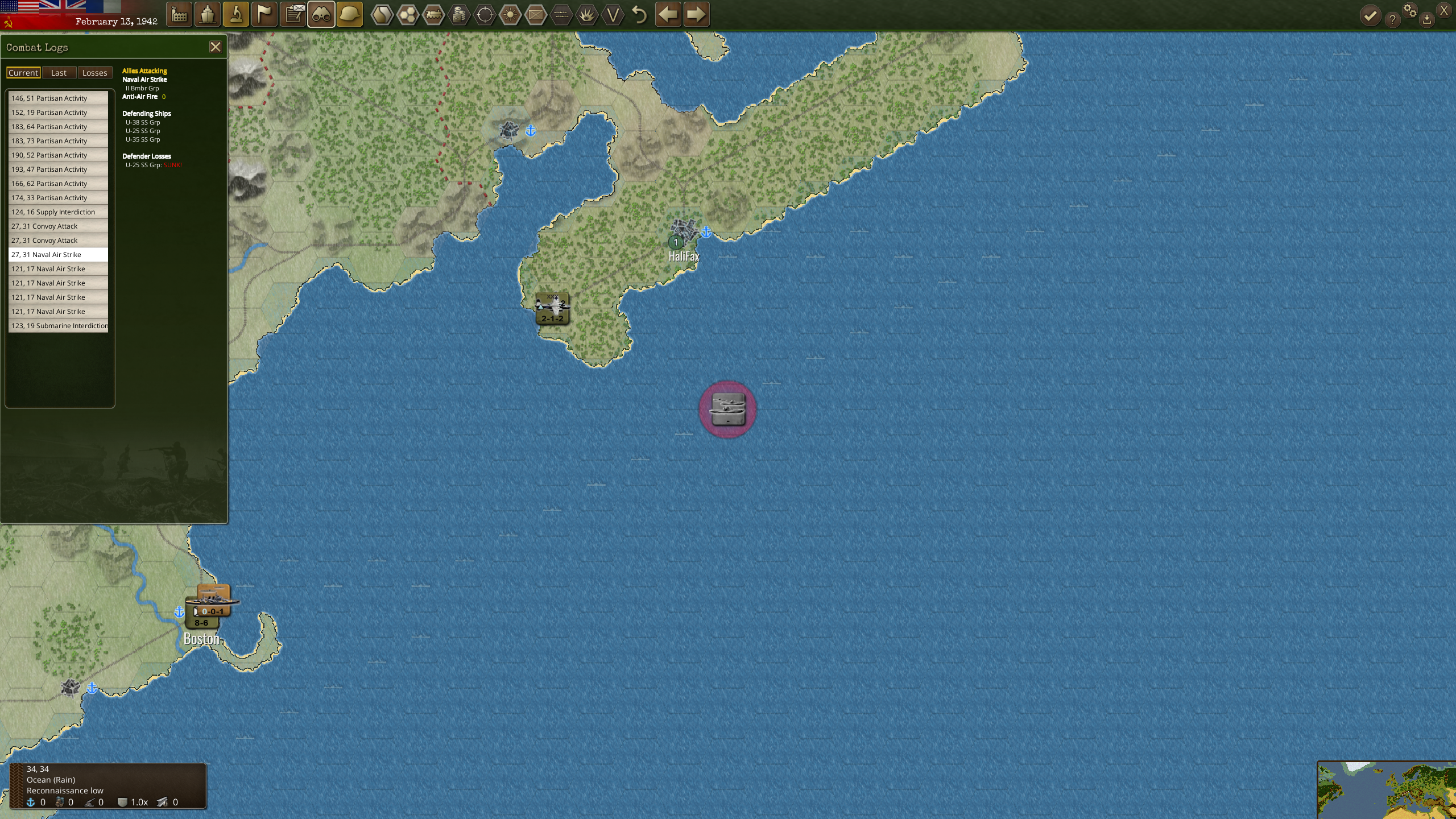Open the research screen via microscope icon
Image resolution: width=1456 pixels, height=819 pixels.
pyautogui.click(x=235, y=14)
